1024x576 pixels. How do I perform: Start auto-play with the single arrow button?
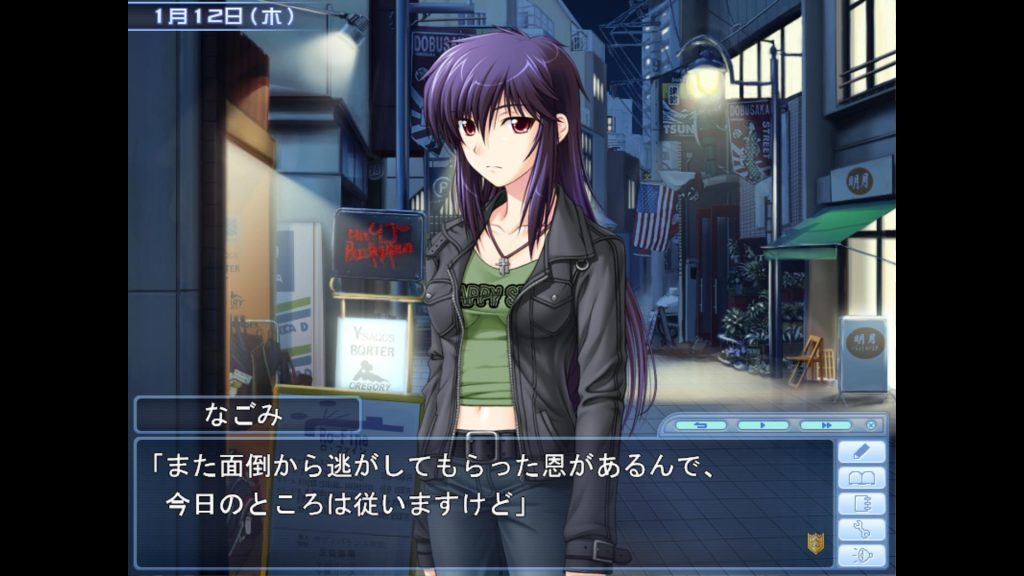[763, 425]
